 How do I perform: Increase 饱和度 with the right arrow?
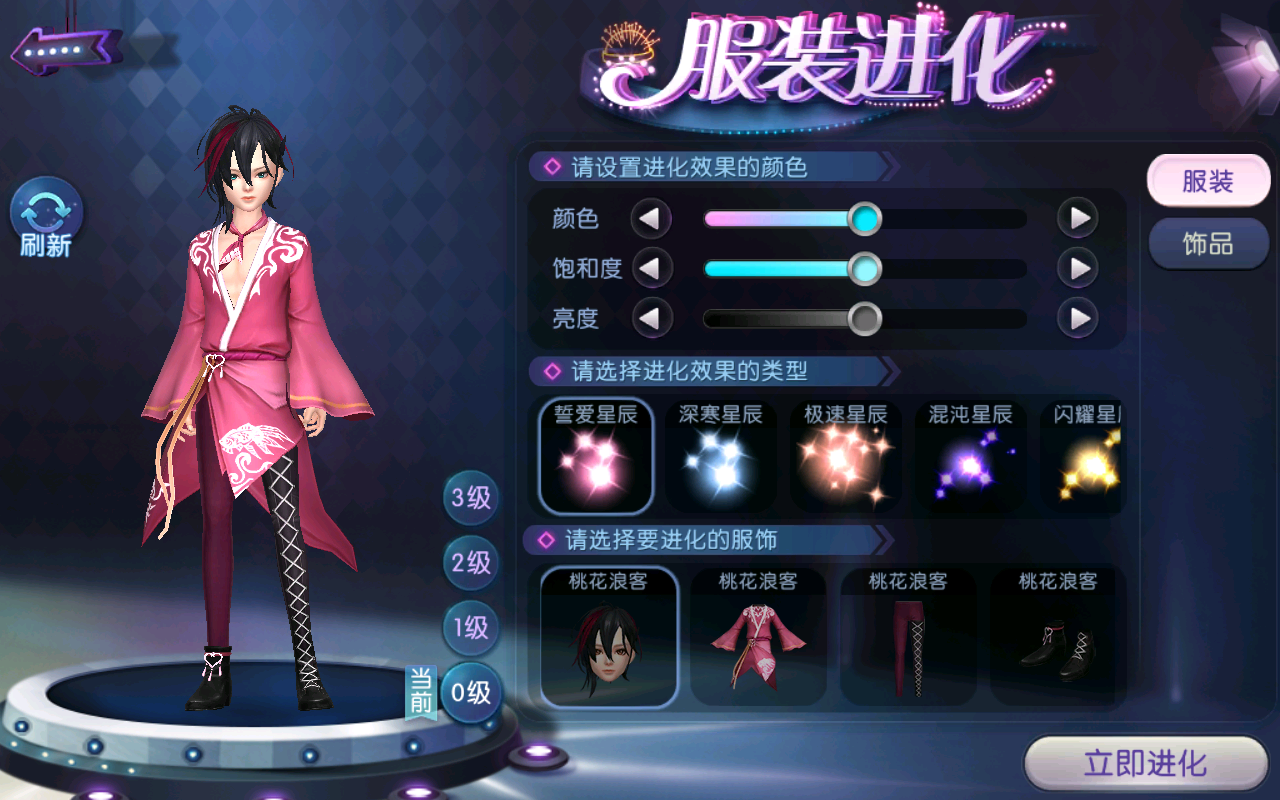tap(1078, 268)
